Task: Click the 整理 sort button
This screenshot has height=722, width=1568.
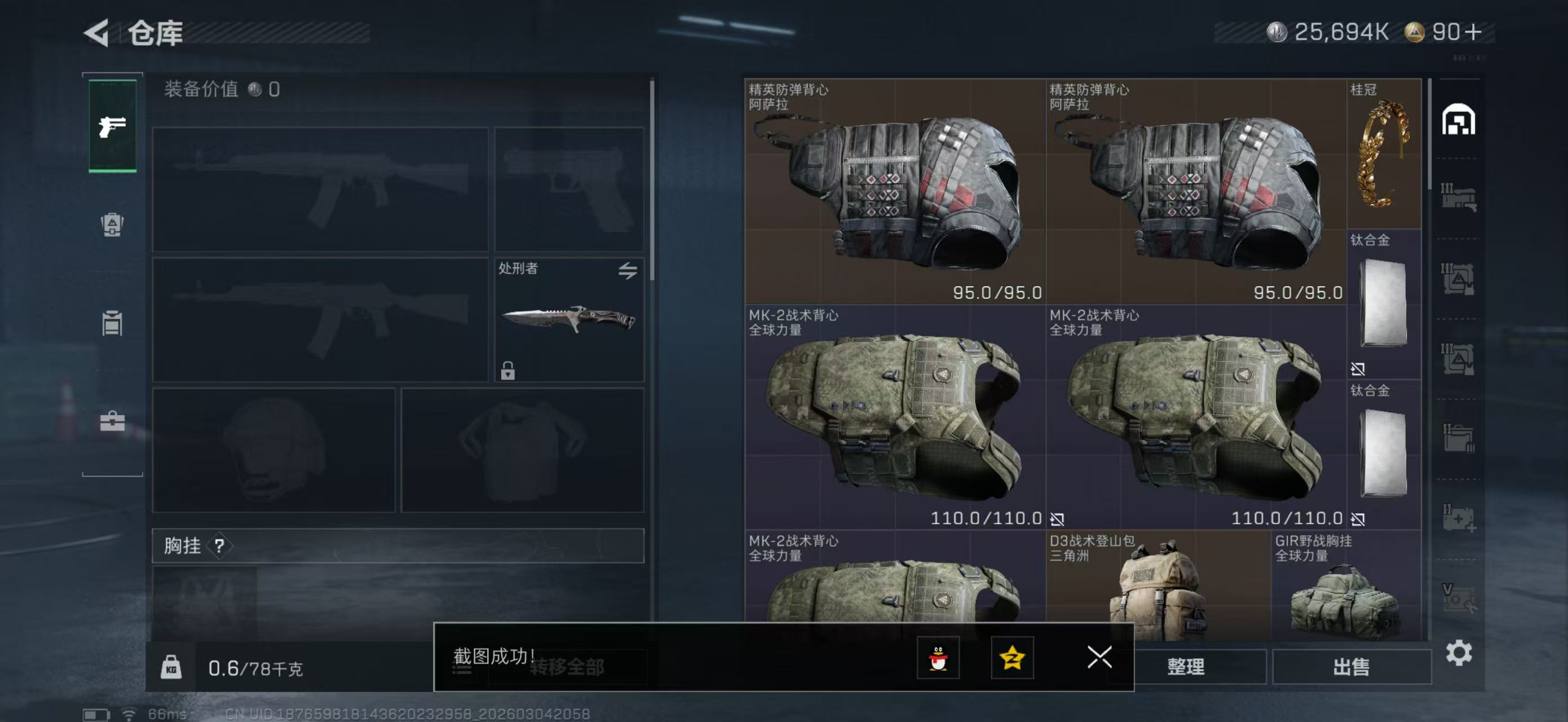Action: (1185, 667)
